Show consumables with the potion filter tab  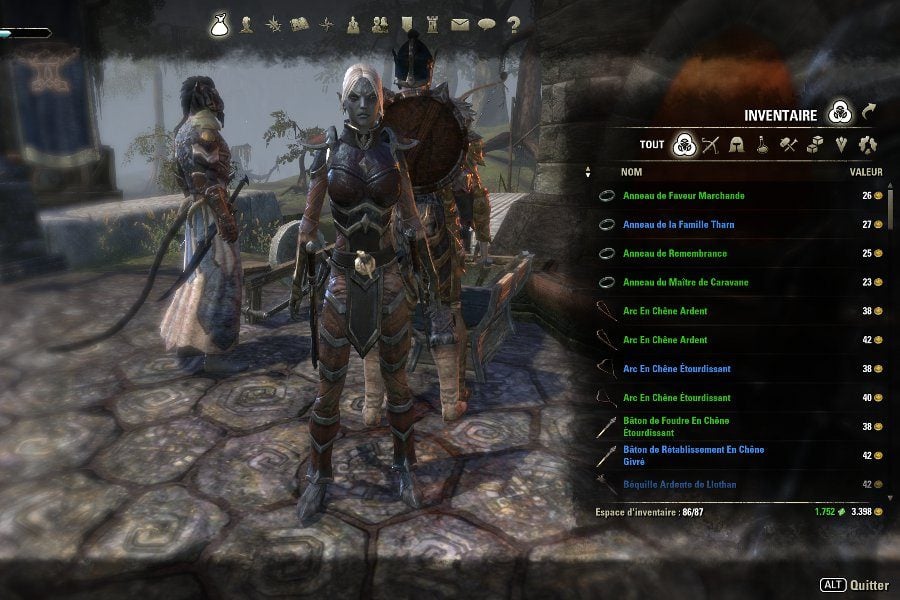point(762,144)
